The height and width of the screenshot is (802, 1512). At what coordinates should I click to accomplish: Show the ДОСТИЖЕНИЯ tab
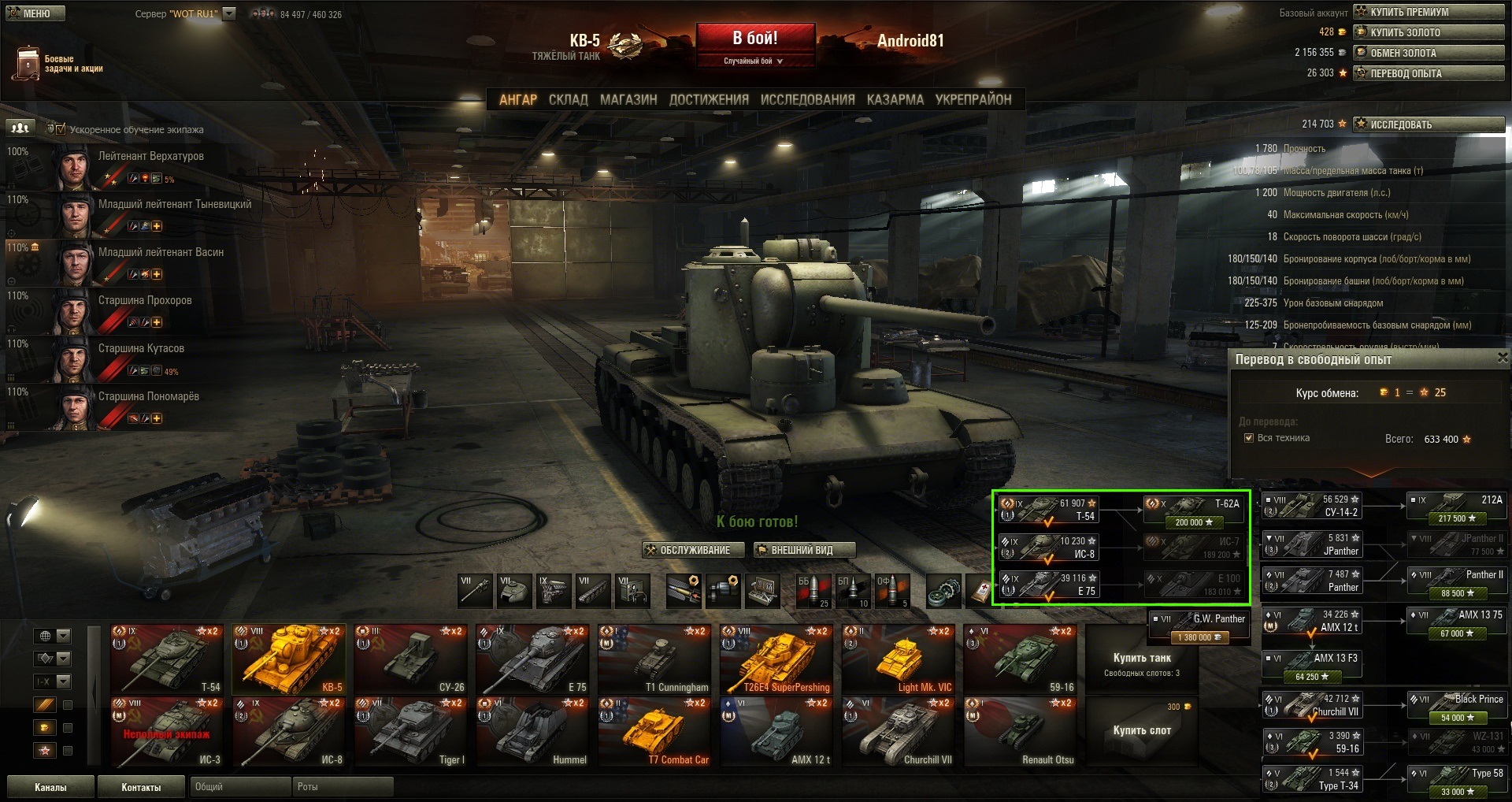[709, 99]
